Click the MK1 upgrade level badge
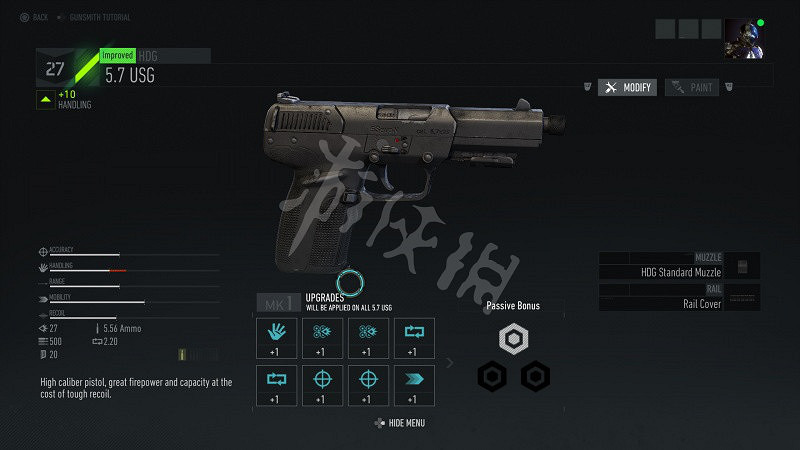Screen dimensions: 800x450 276,303
